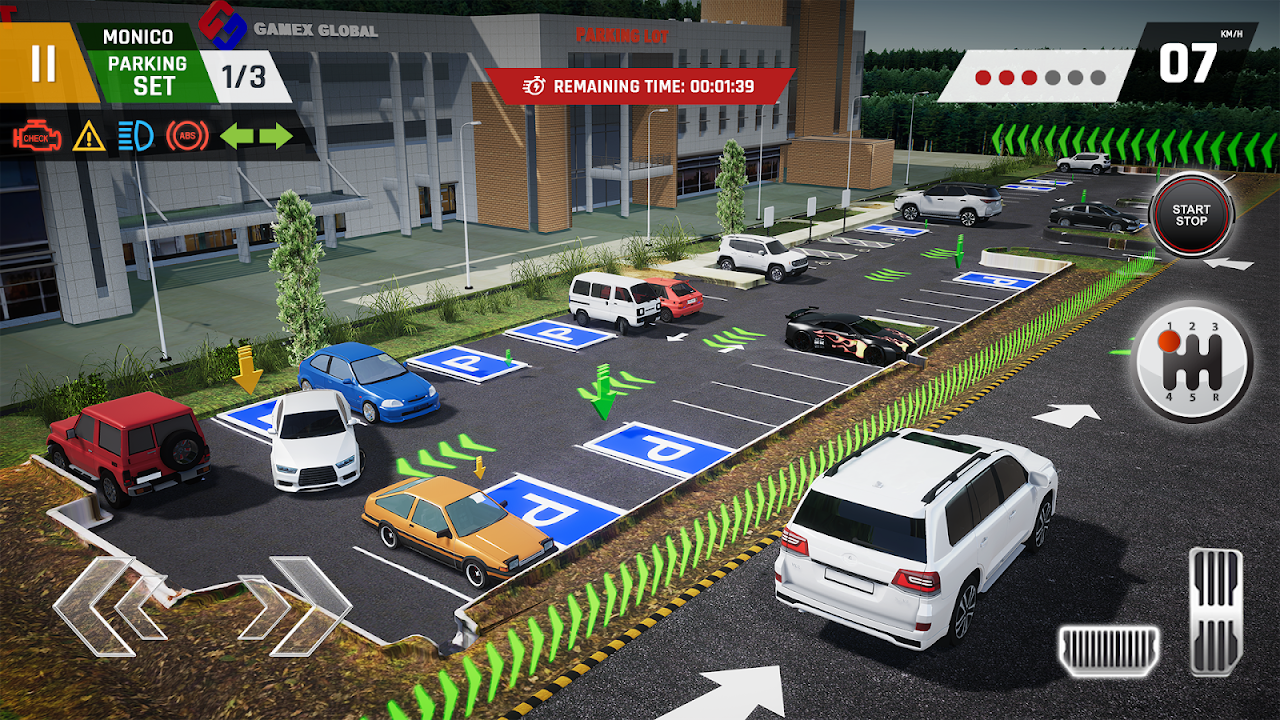
Task: Open the gear shifter control
Action: 1192,362
